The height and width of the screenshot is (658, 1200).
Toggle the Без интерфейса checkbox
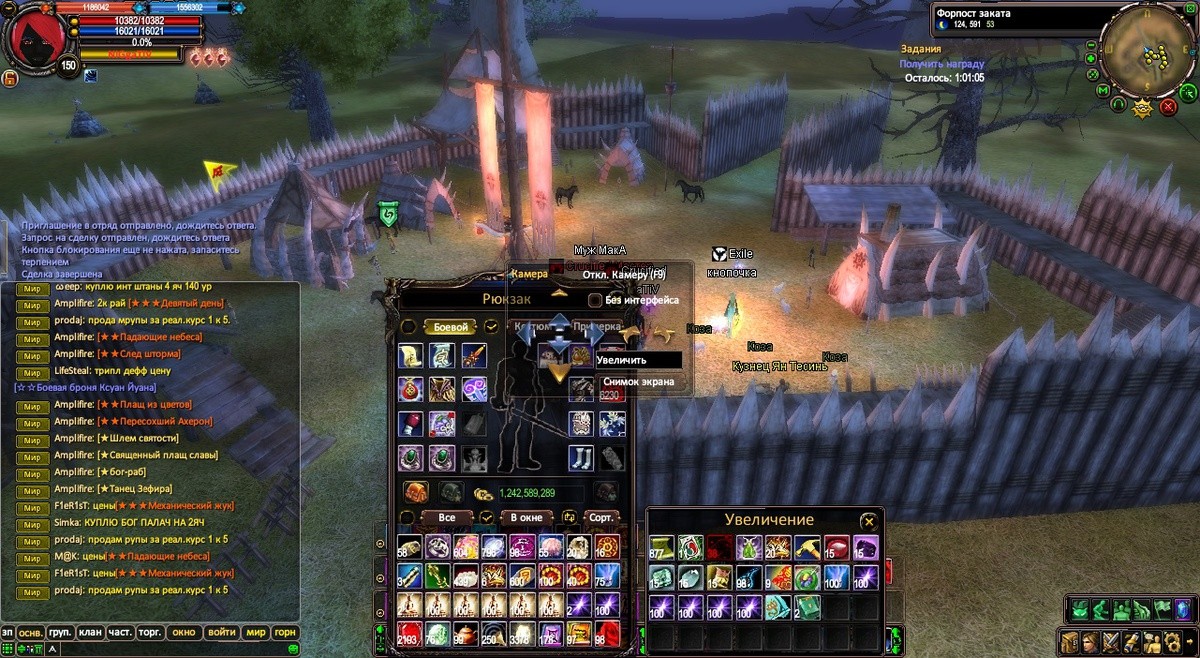click(595, 300)
